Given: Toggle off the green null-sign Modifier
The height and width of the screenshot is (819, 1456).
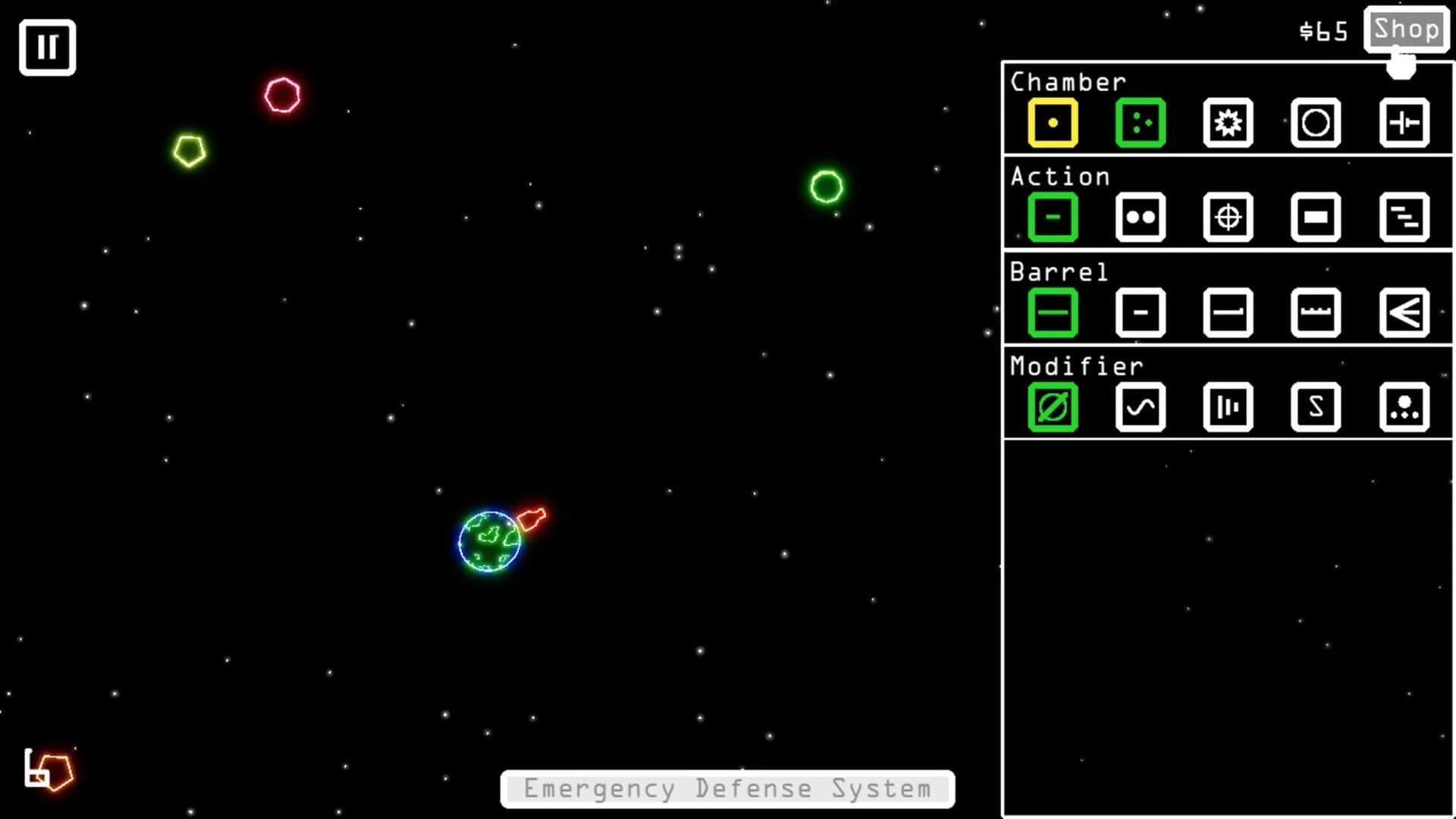Looking at the screenshot, I should pos(1053,407).
